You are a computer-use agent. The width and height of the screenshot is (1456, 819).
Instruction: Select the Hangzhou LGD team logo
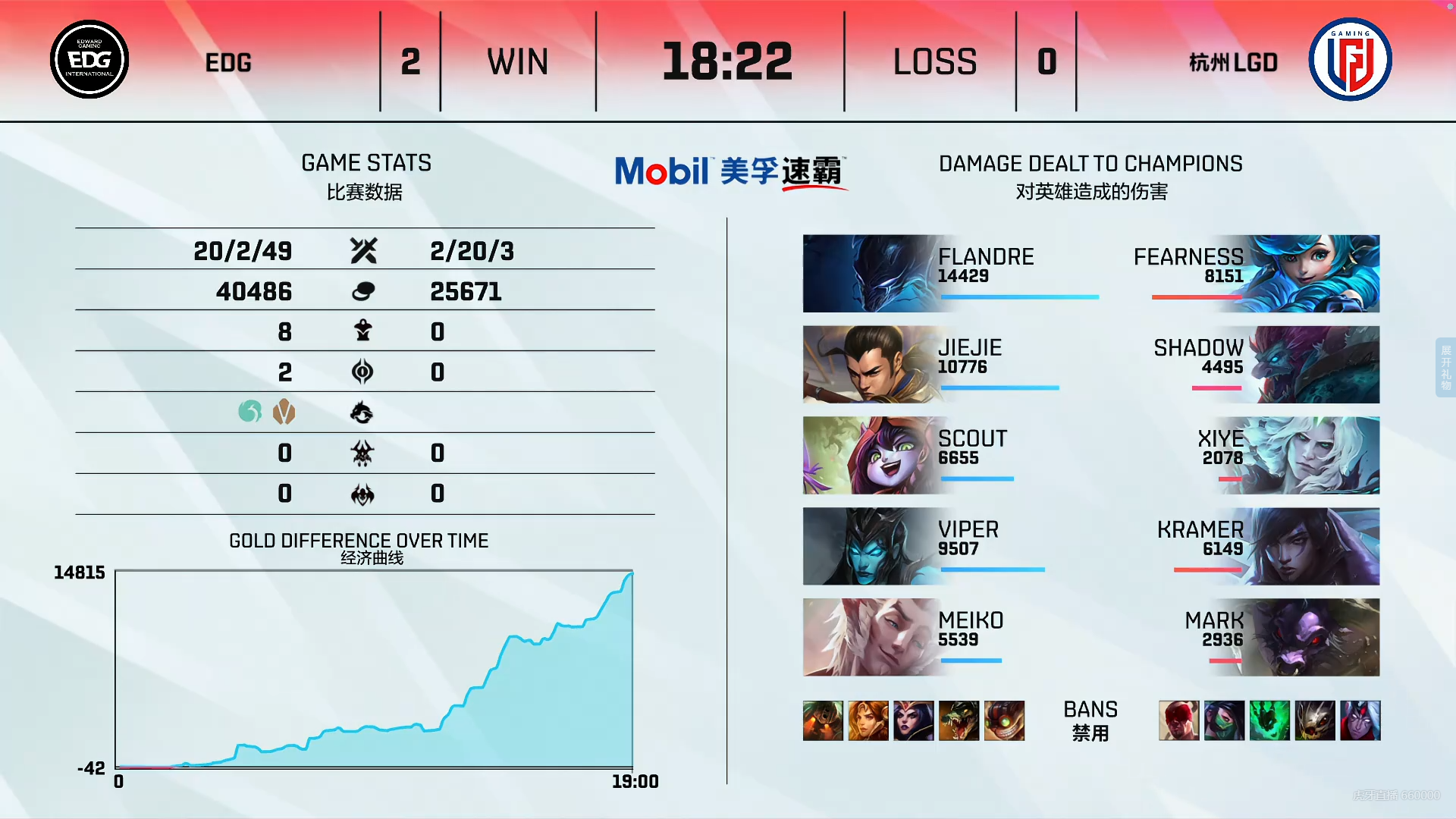click(x=1349, y=58)
